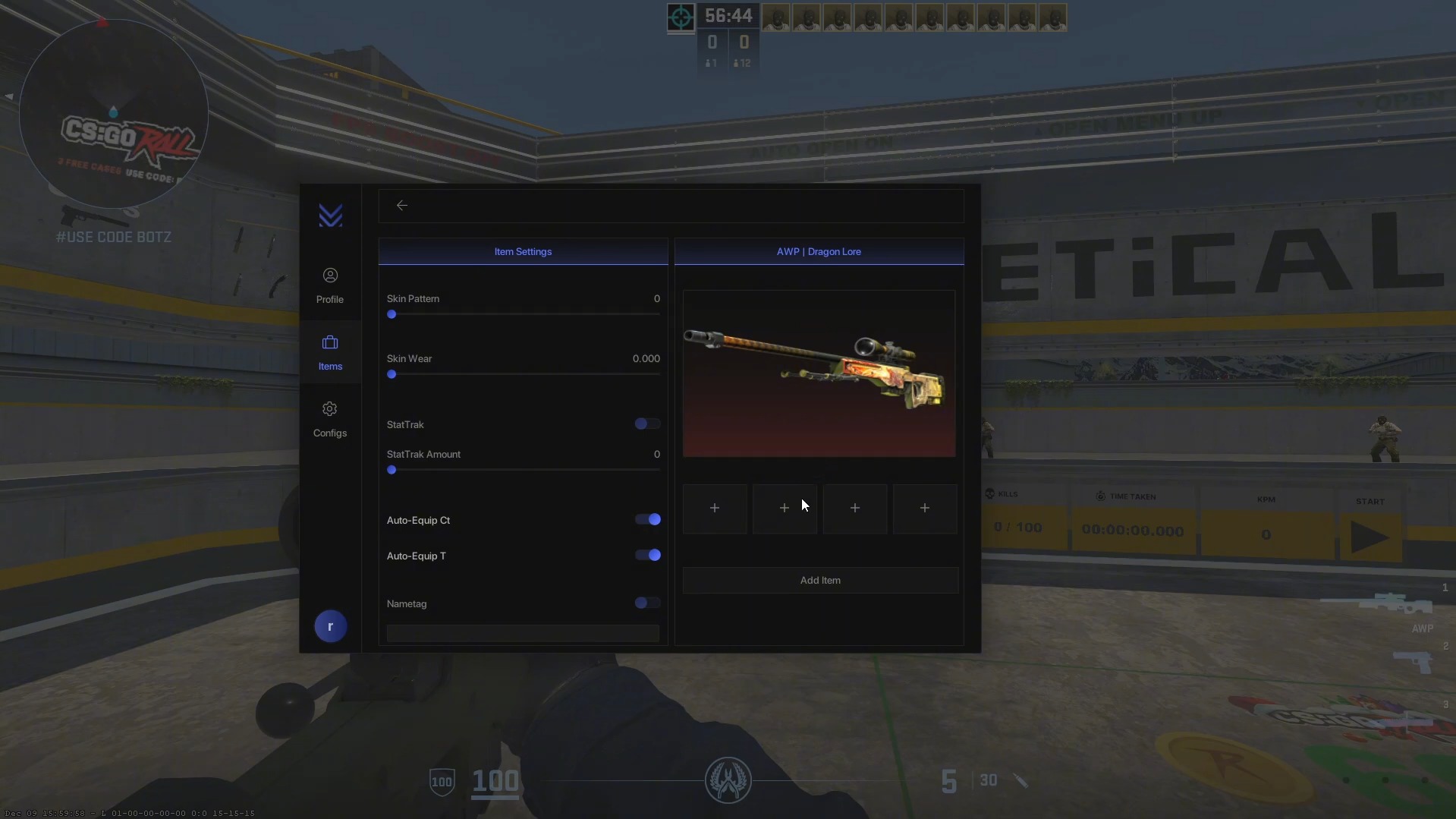Open the Profile section in the sidebar
Image resolution: width=1456 pixels, height=819 pixels.
(x=330, y=285)
